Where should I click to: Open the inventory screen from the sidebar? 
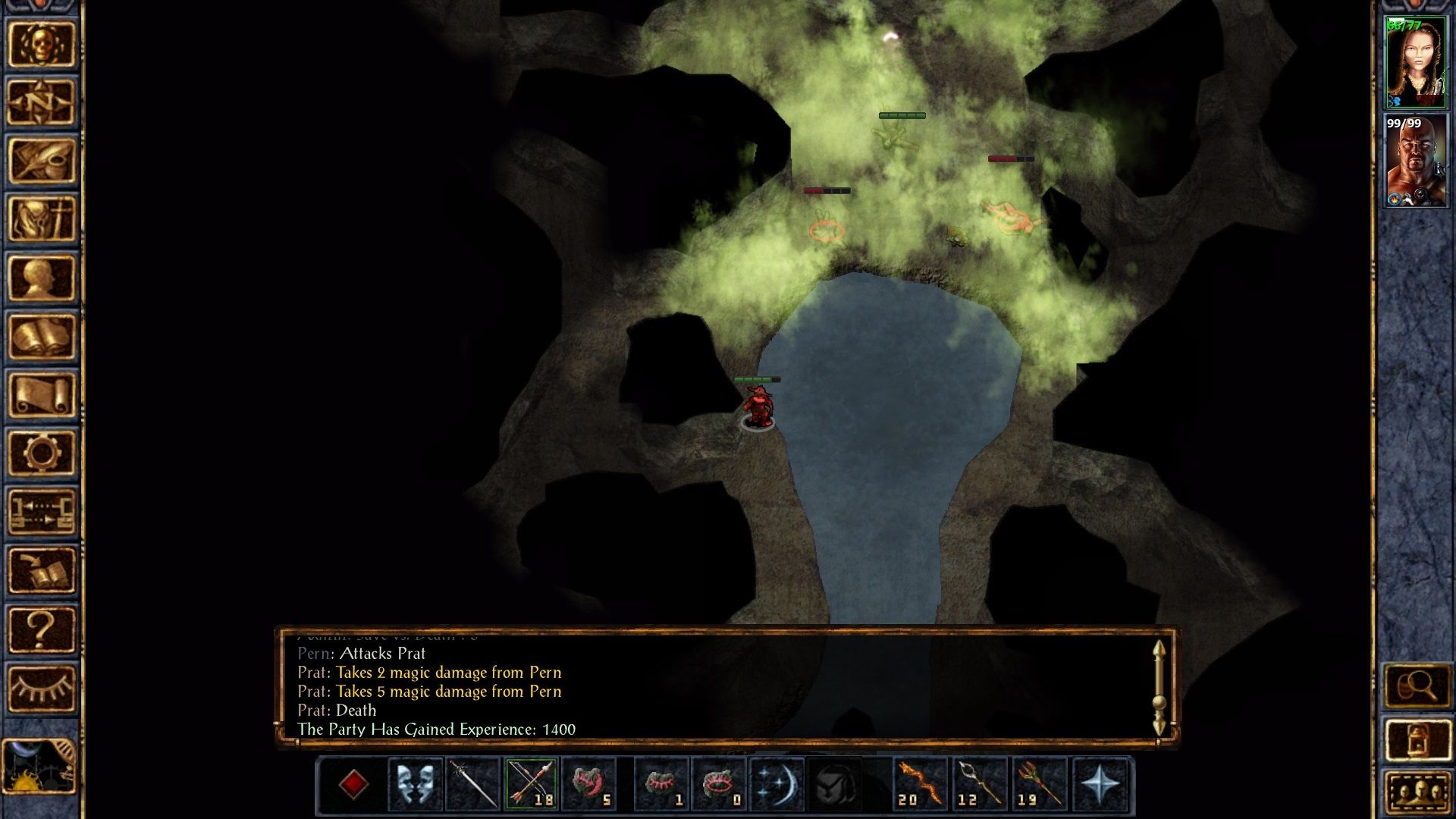(41, 219)
